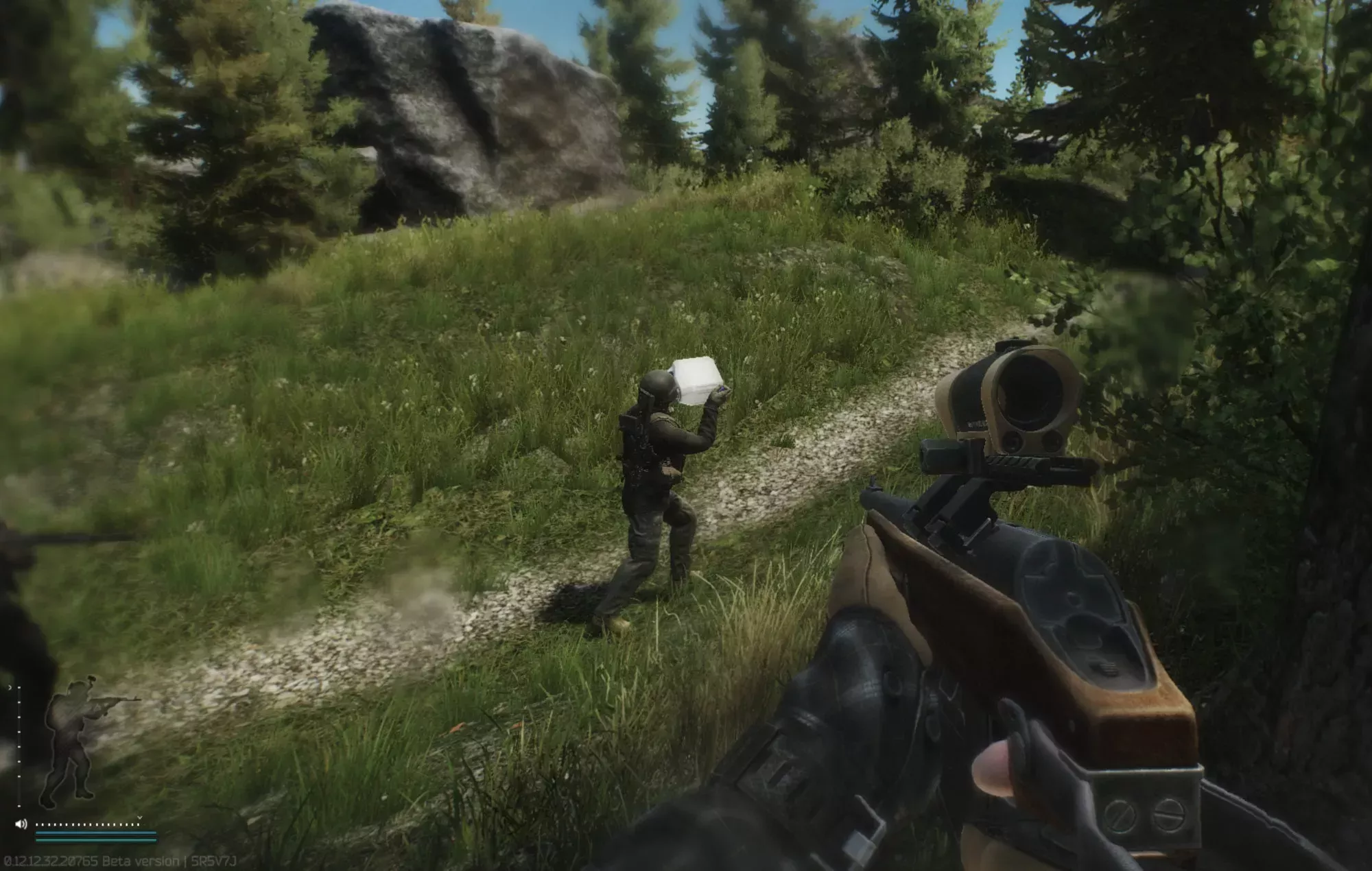1372x871 pixels.
Task: Click the soldier's helmet
Action: (659, 384)
